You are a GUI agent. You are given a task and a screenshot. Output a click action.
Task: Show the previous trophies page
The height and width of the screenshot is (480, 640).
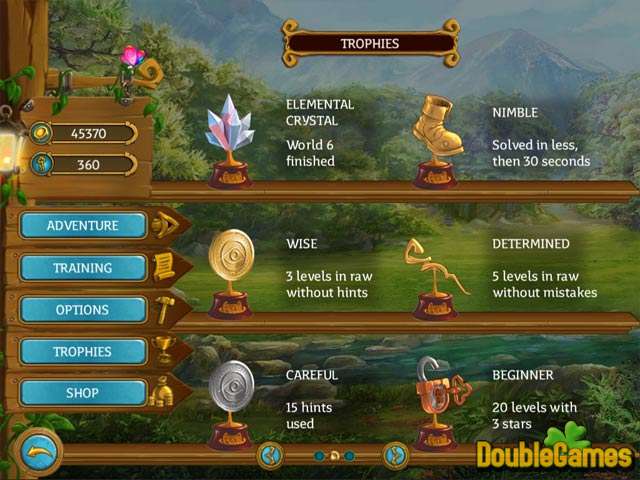tap(270, 455)
